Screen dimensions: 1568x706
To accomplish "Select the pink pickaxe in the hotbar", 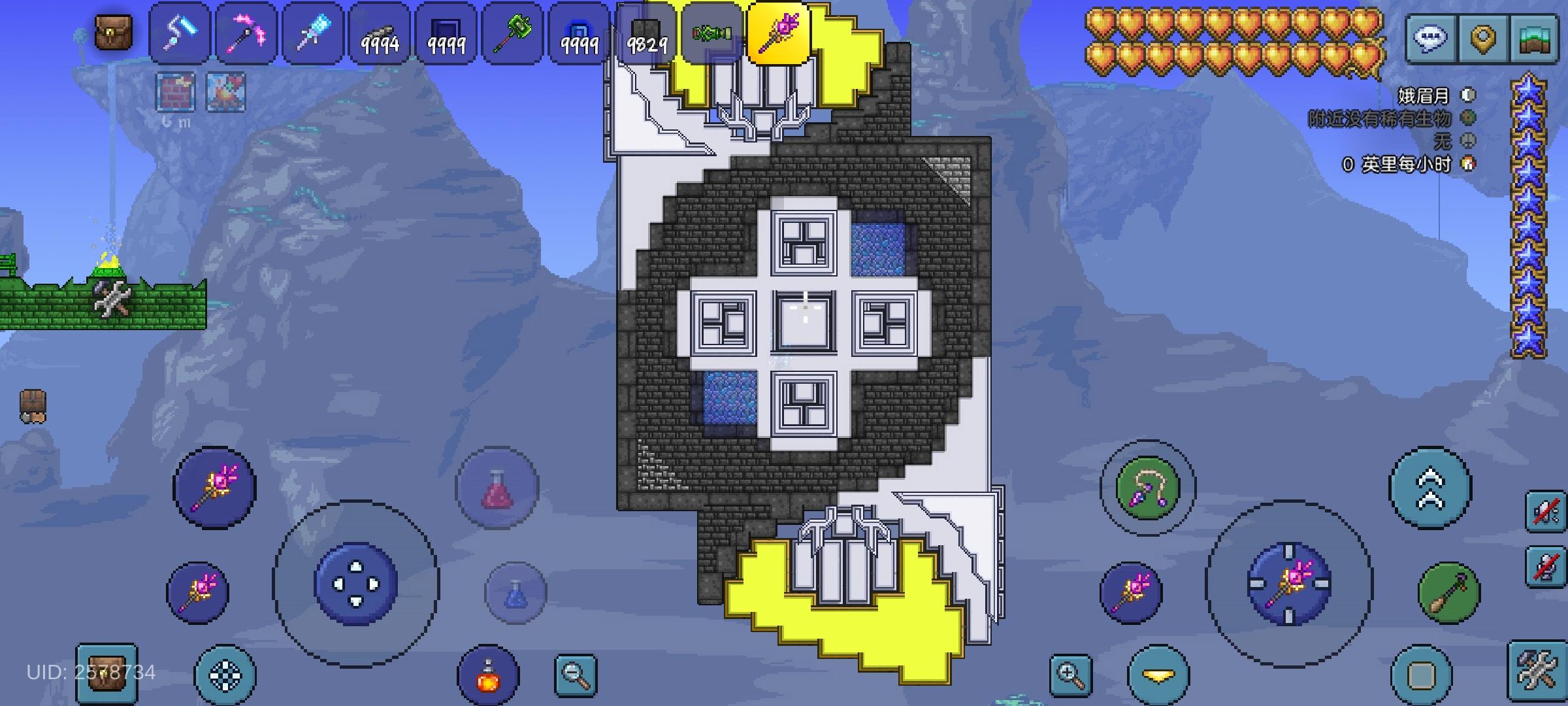I will click(x=245, y=31).
